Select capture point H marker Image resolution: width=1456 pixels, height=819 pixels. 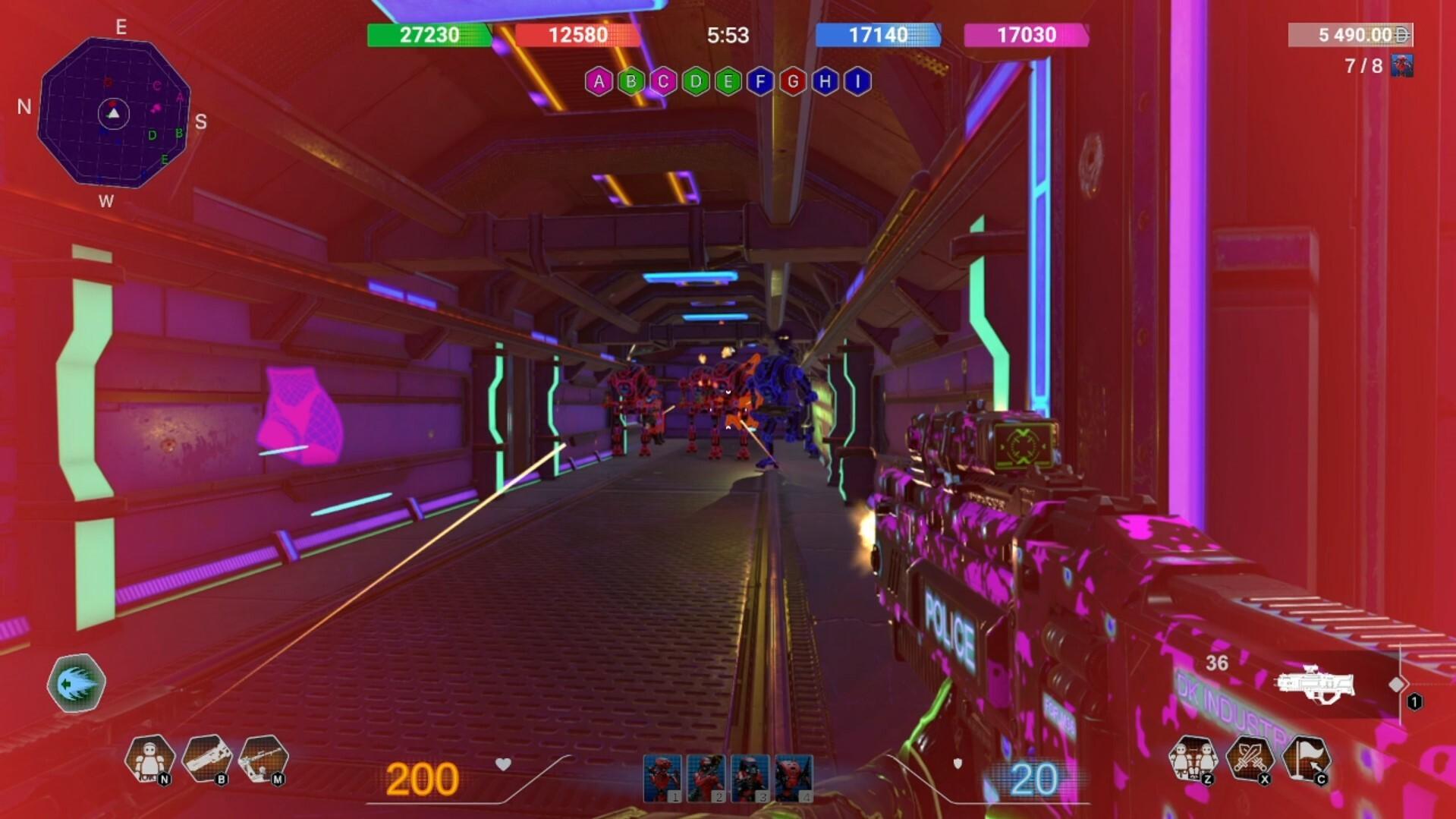(825, 81)
